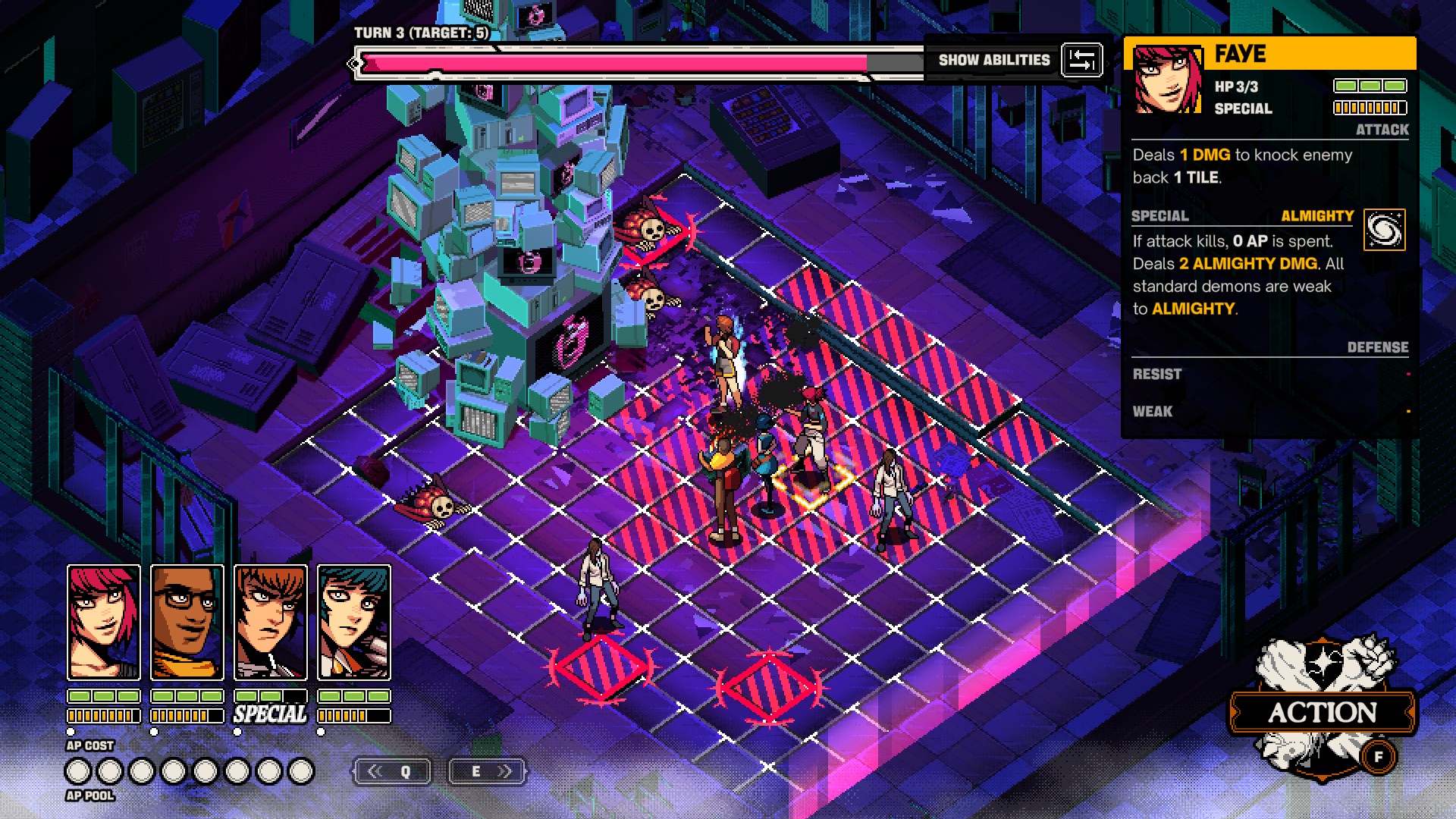The image size is (1456, 819).
Task: Select the yellow-highlighted tile under the active character
Action: point(812,485)
